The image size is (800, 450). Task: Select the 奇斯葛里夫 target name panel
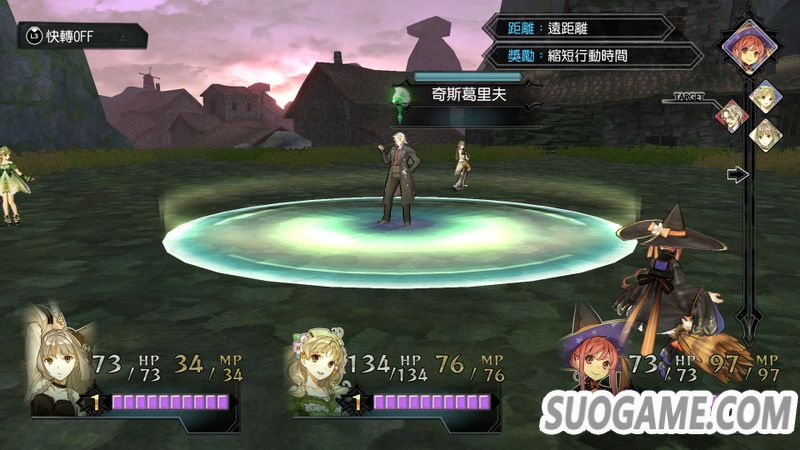point(468,98)
